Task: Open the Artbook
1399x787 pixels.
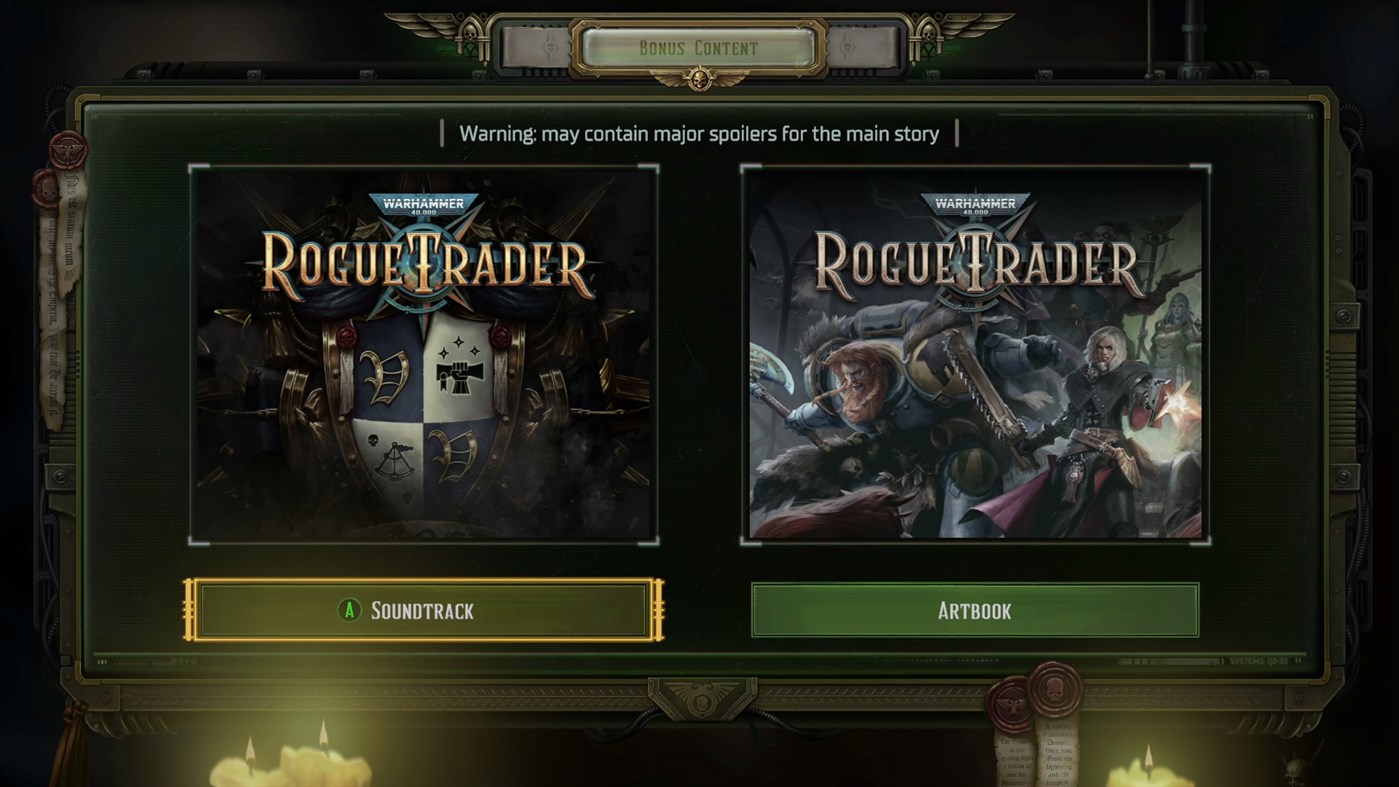Action: pyautogui.click(x=974, y=610)
